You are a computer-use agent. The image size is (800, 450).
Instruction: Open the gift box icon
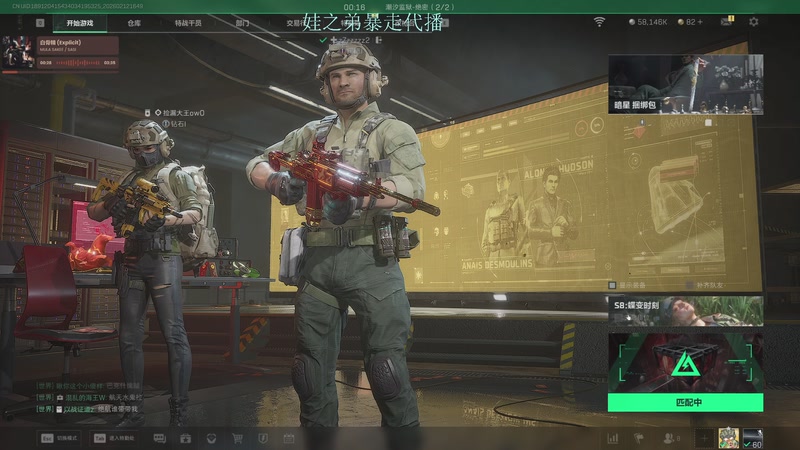(x=185, y=438)
